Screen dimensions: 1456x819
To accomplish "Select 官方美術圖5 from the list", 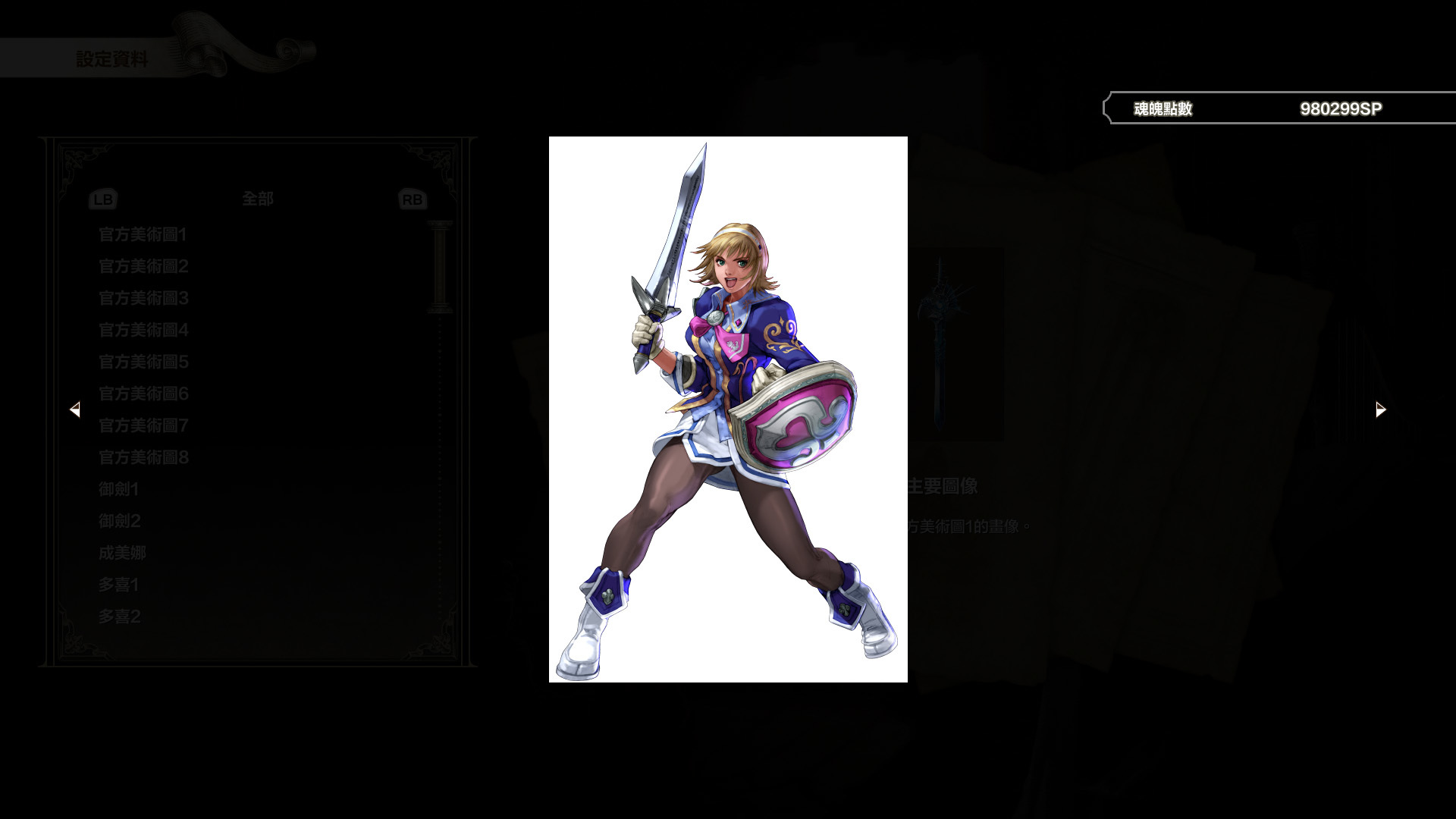I will 143,362.
